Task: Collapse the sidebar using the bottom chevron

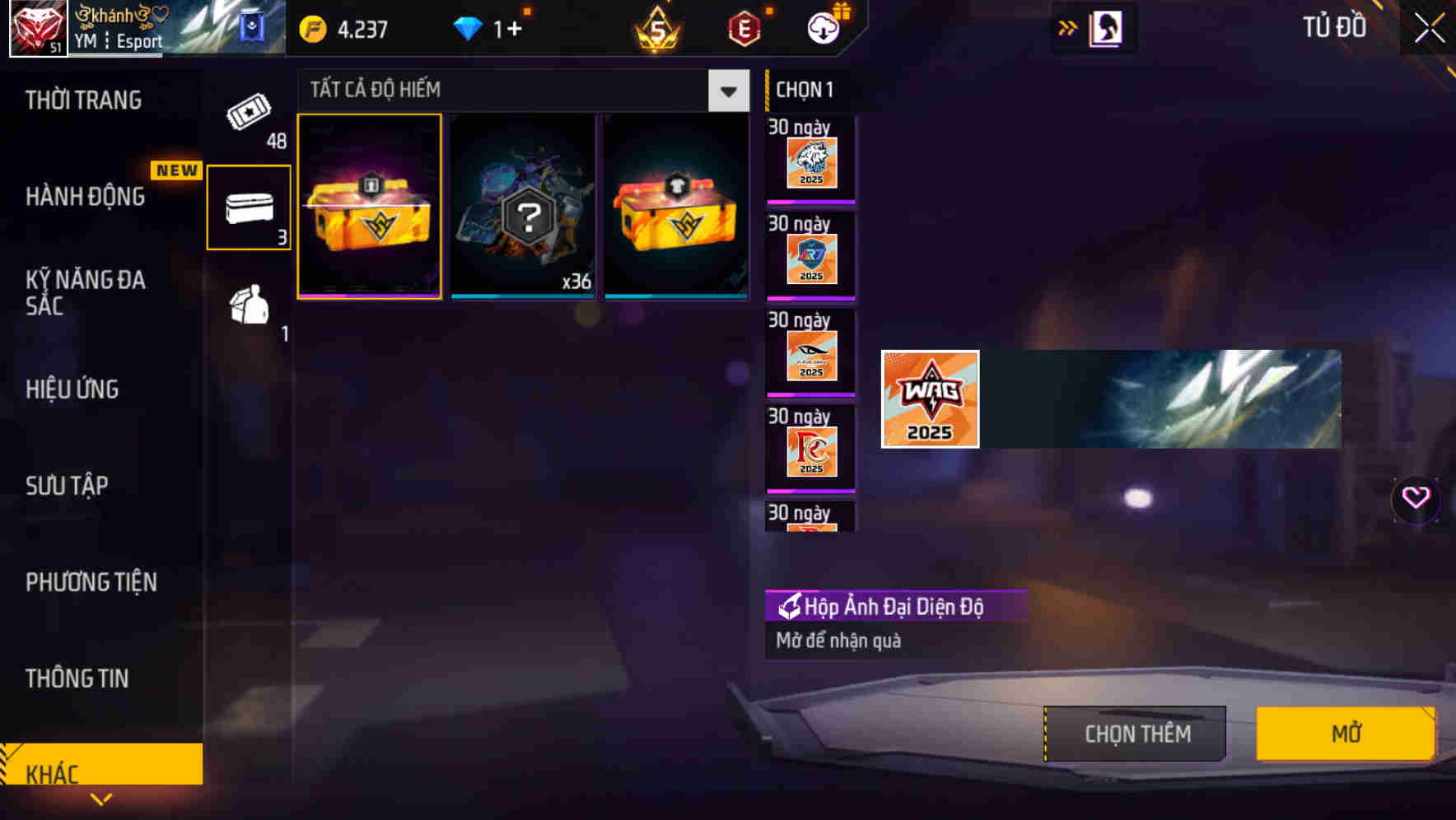Action: click(102, 799)
